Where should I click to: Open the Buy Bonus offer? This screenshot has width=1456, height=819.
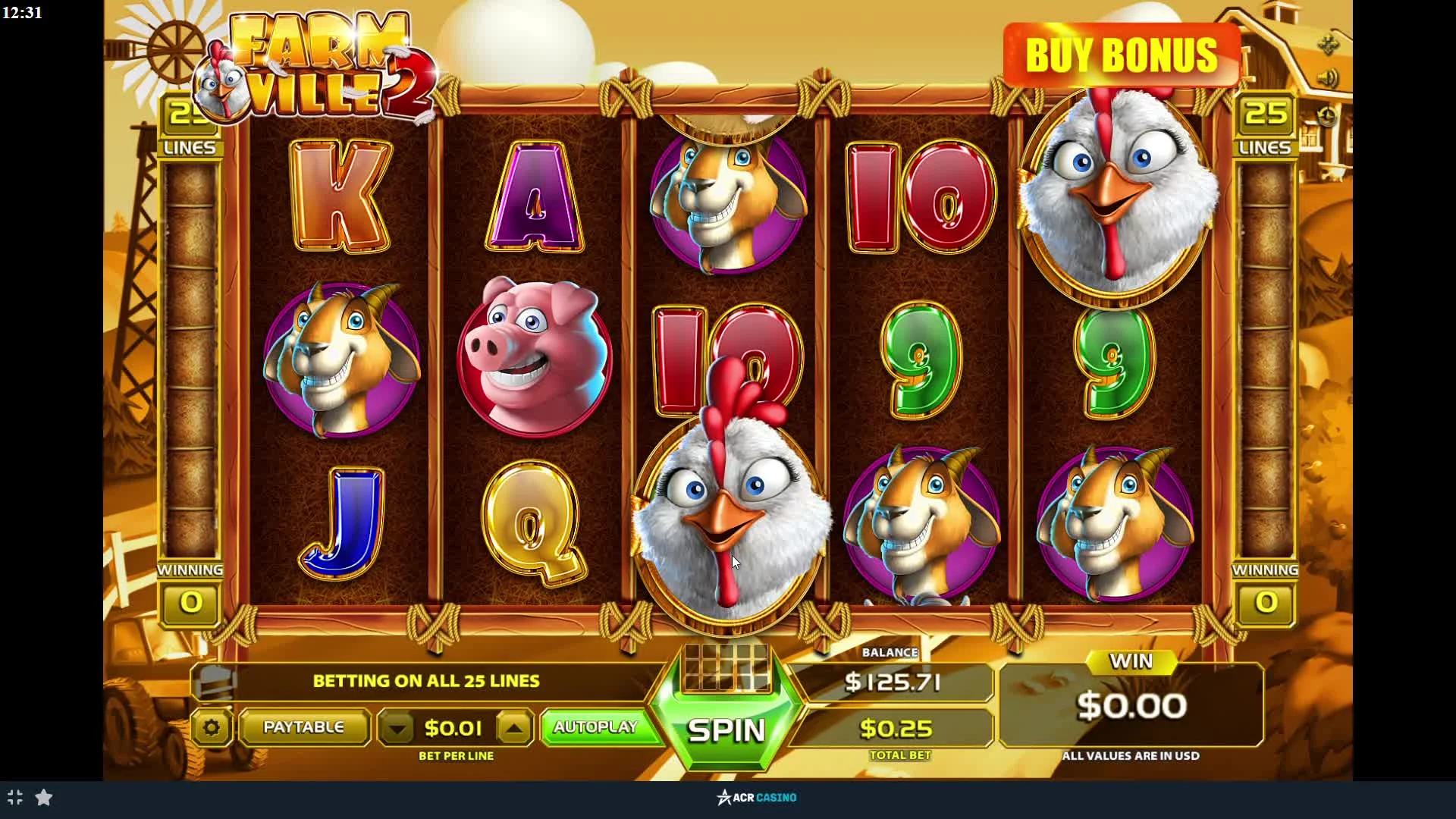pyautogui.click(x=1121, y=55)
